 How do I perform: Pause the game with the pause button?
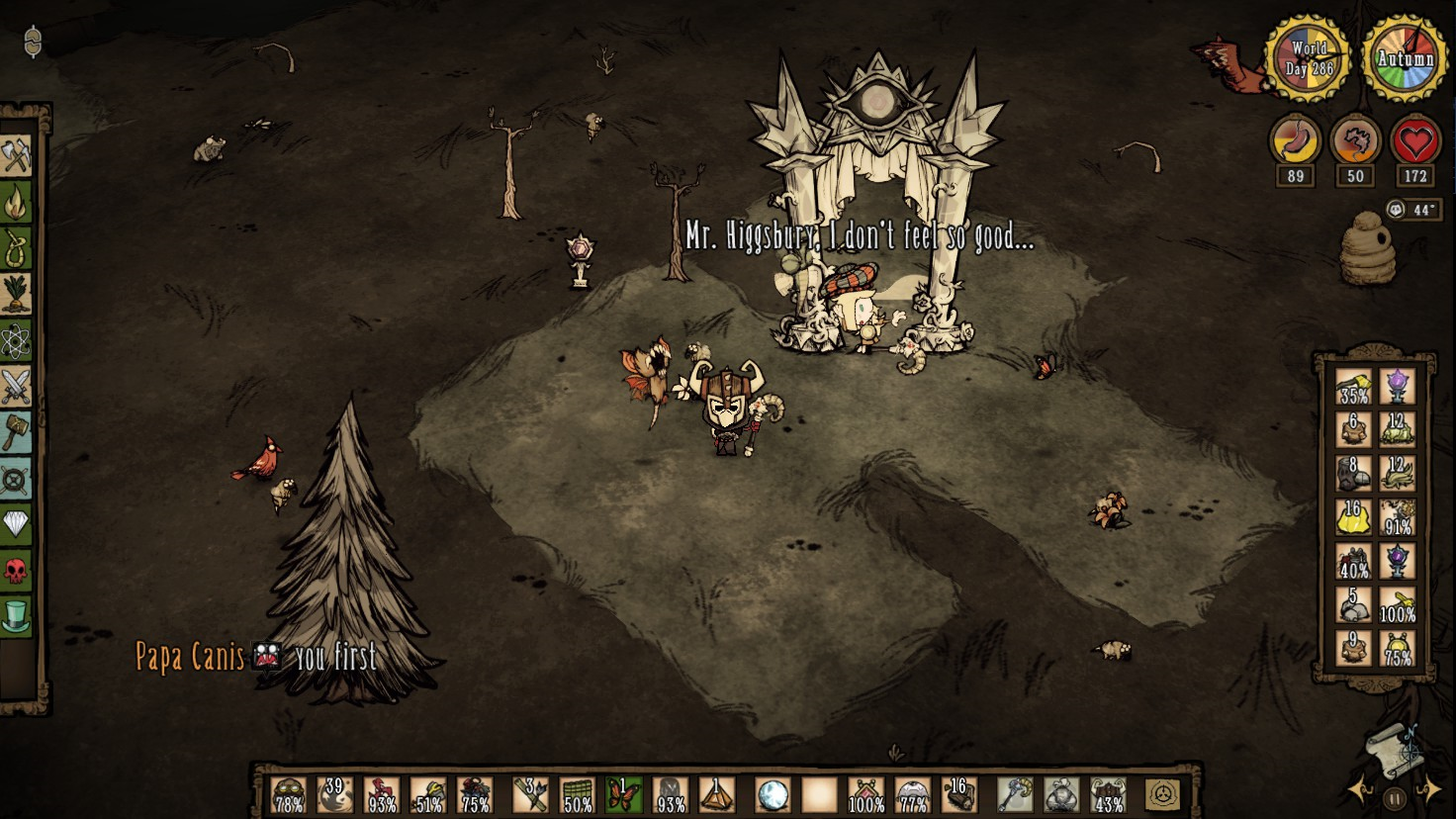[x=1395, y=797]
